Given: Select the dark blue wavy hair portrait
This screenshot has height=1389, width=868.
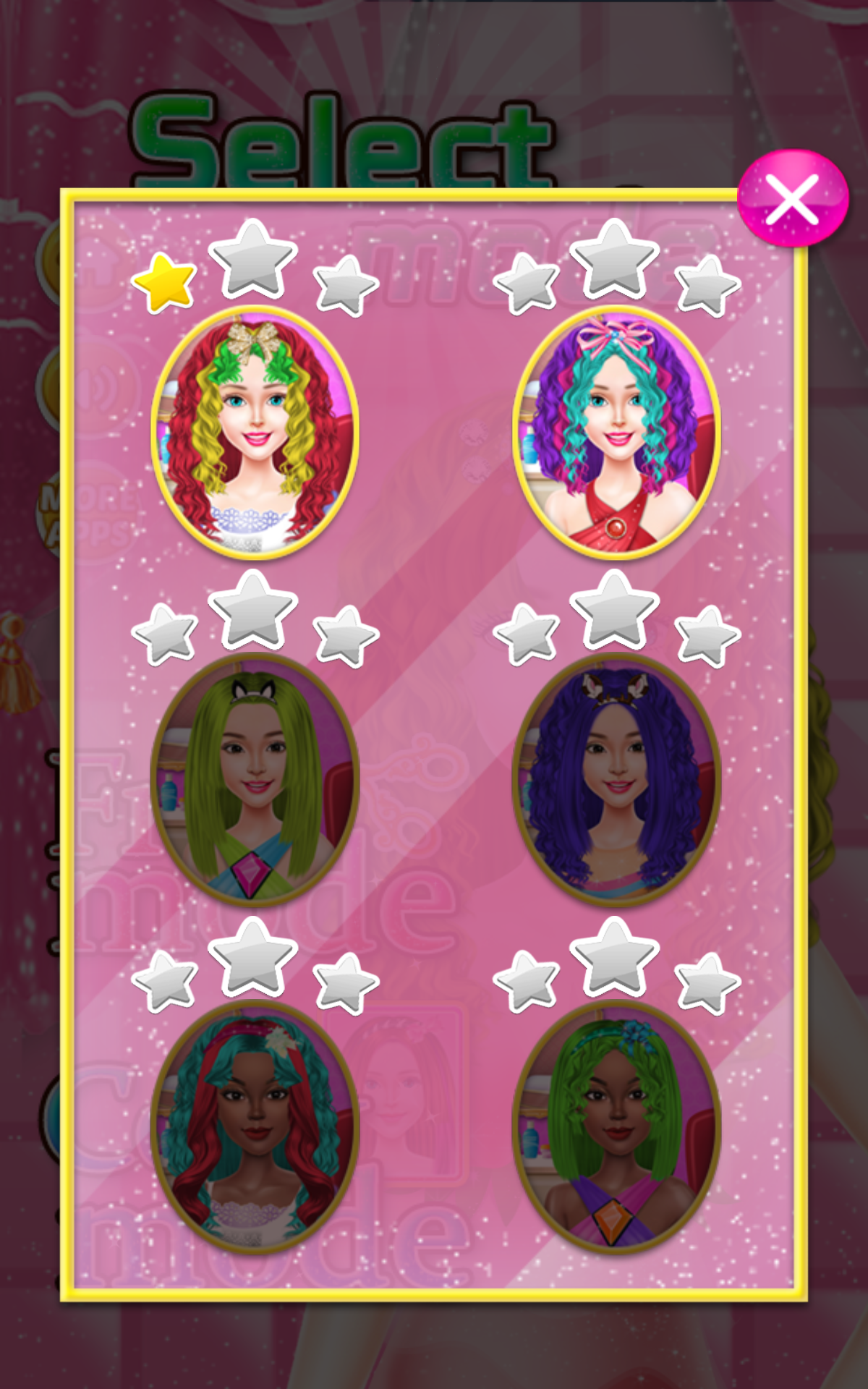Looking at the screenshot, I should tap(616, 780).
